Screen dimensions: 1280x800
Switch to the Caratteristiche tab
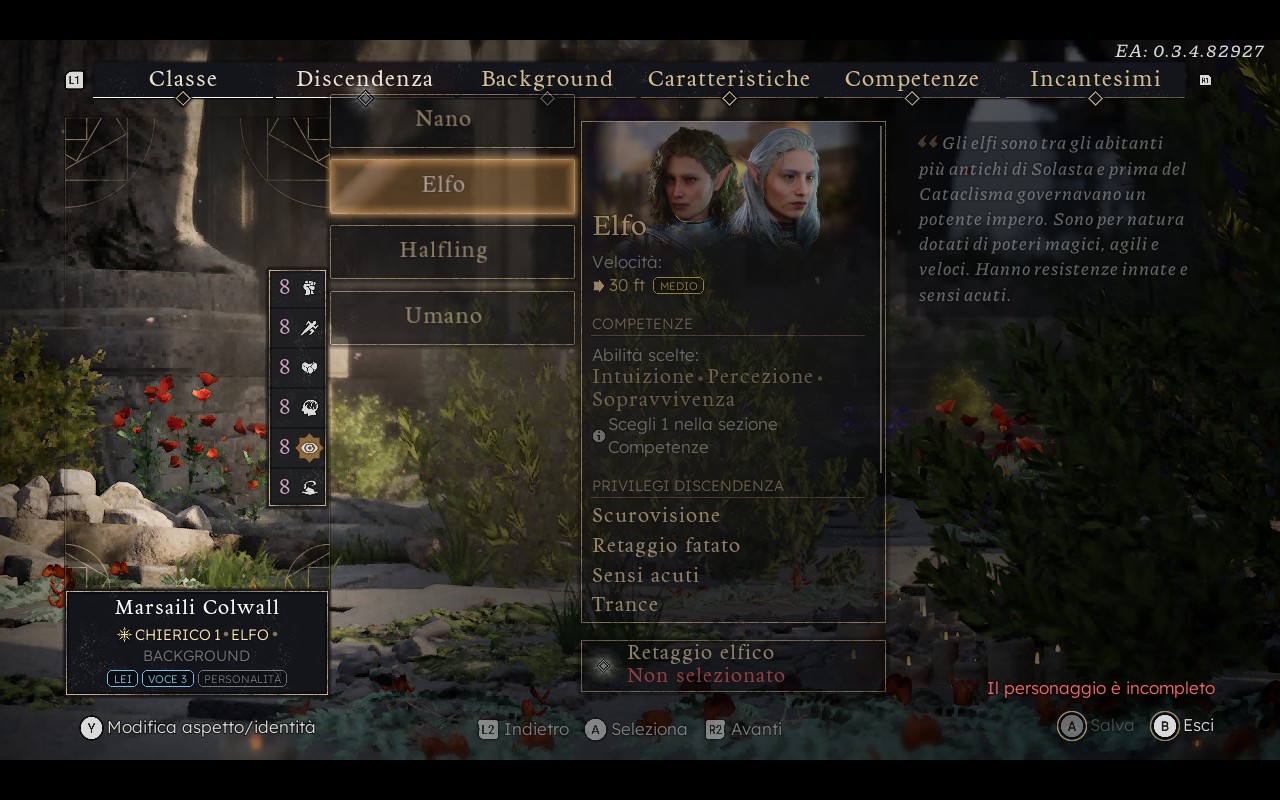pos(729,79)
